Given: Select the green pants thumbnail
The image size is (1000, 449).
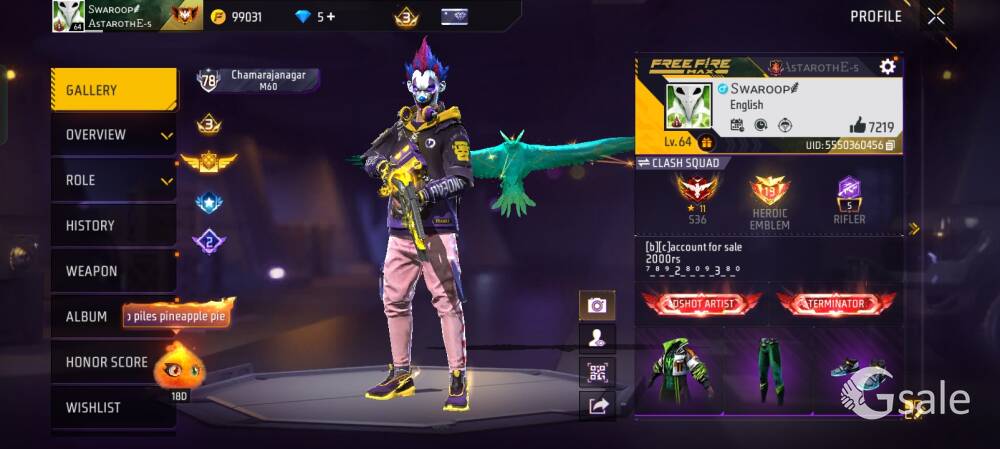Looking at the screenshot, I should [x=769, y=368].
